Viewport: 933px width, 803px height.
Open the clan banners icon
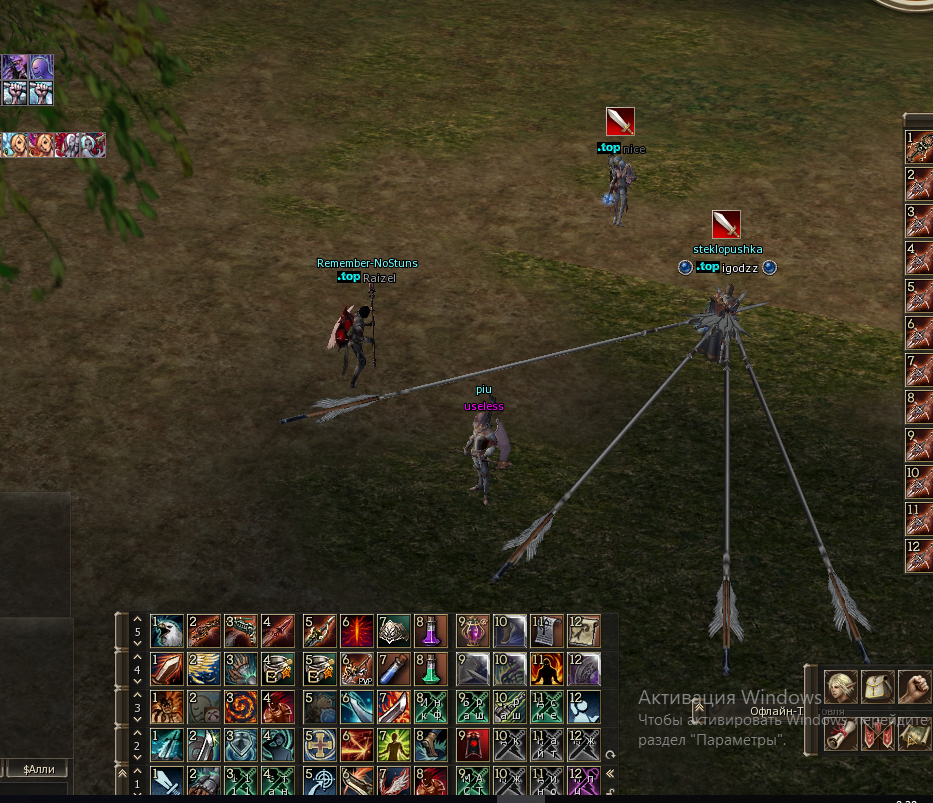point(877,737)
